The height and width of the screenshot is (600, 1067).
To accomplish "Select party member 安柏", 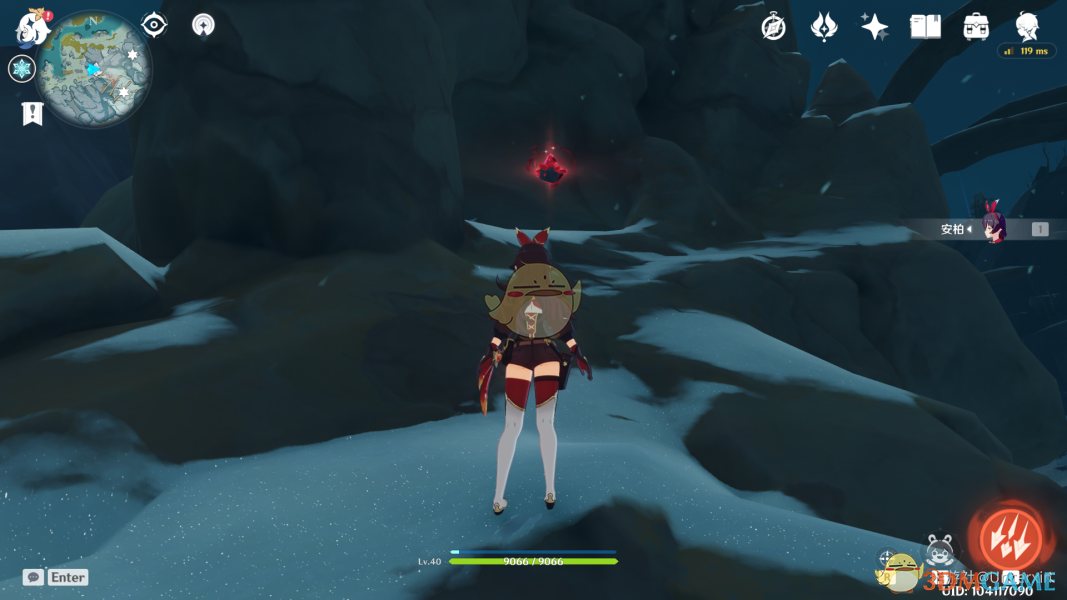I will 993,228.
